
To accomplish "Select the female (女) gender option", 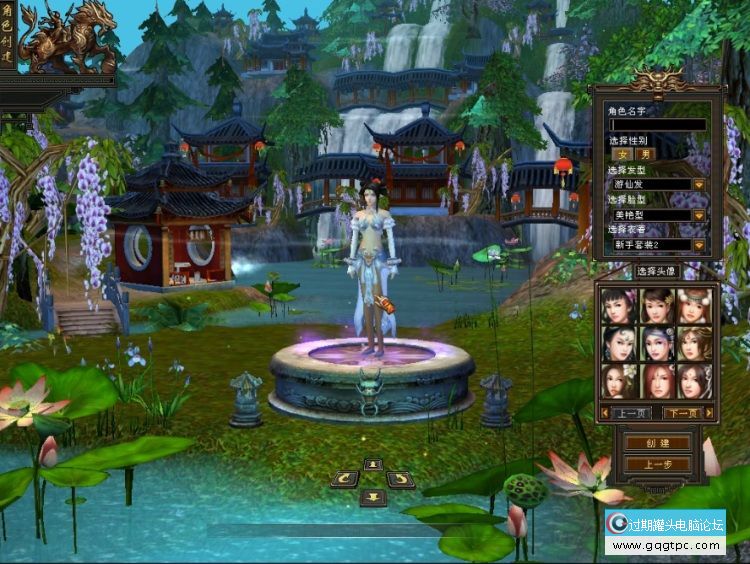I will pos(622,154).
